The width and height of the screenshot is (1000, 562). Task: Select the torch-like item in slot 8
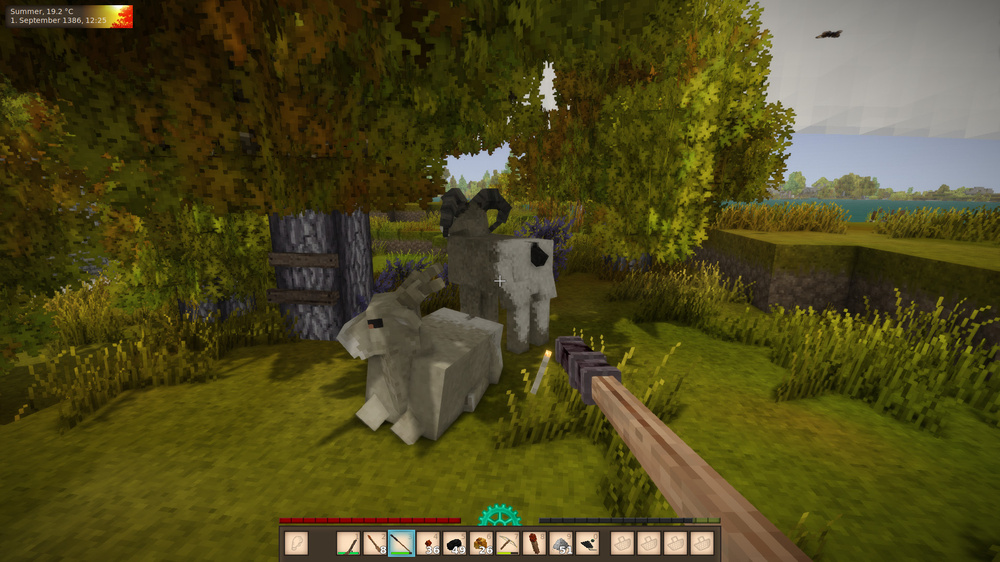click(x=534, y=543)
